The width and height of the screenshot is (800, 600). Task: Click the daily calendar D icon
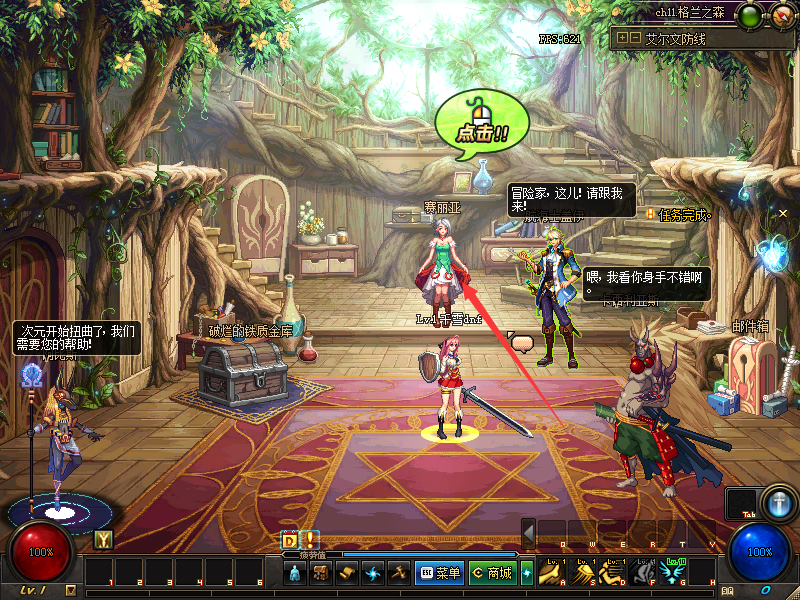click(289, 539)
